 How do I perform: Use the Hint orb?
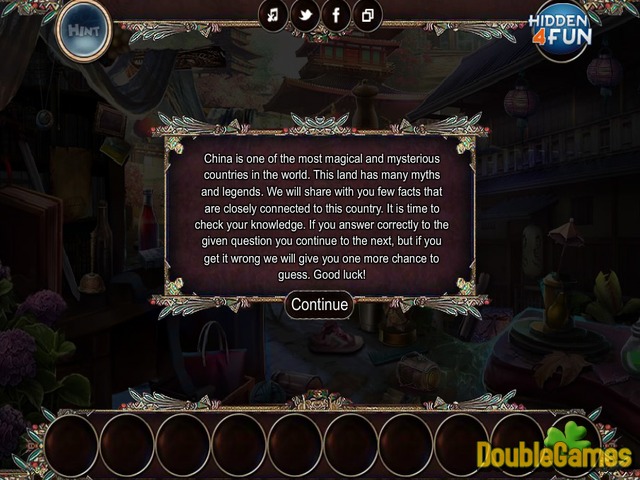(x=83, y=30)
